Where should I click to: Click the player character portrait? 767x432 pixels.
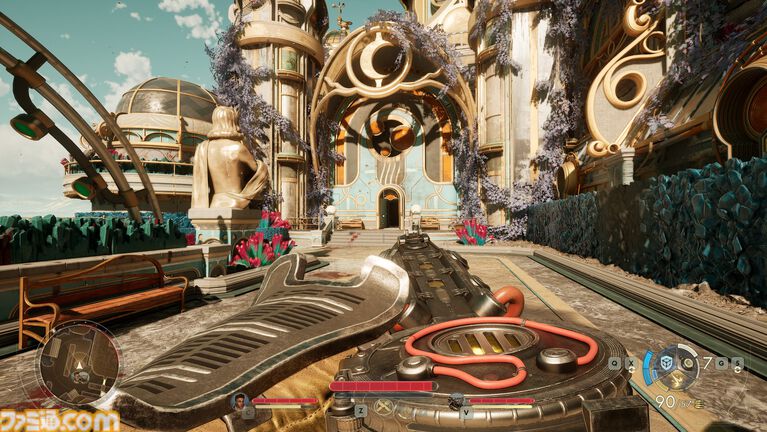(x=239, y=400)
